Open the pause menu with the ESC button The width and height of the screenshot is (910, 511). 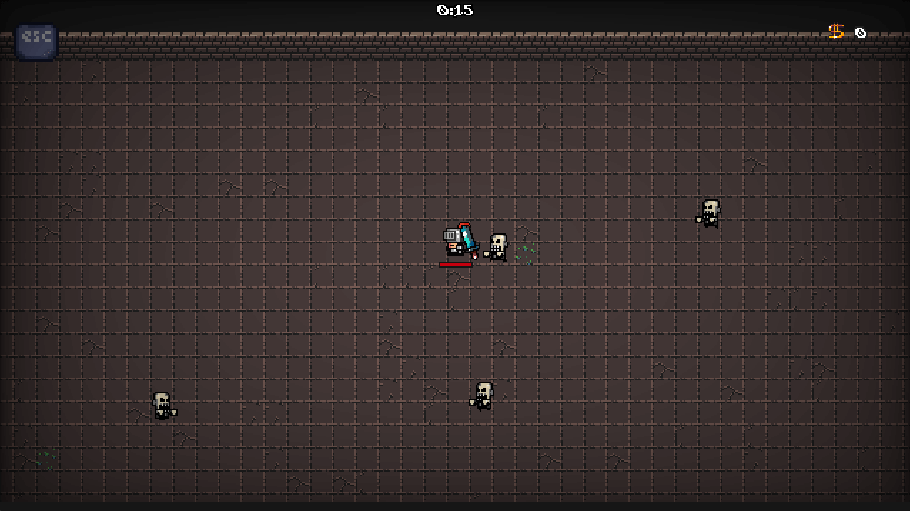[36, 40]
